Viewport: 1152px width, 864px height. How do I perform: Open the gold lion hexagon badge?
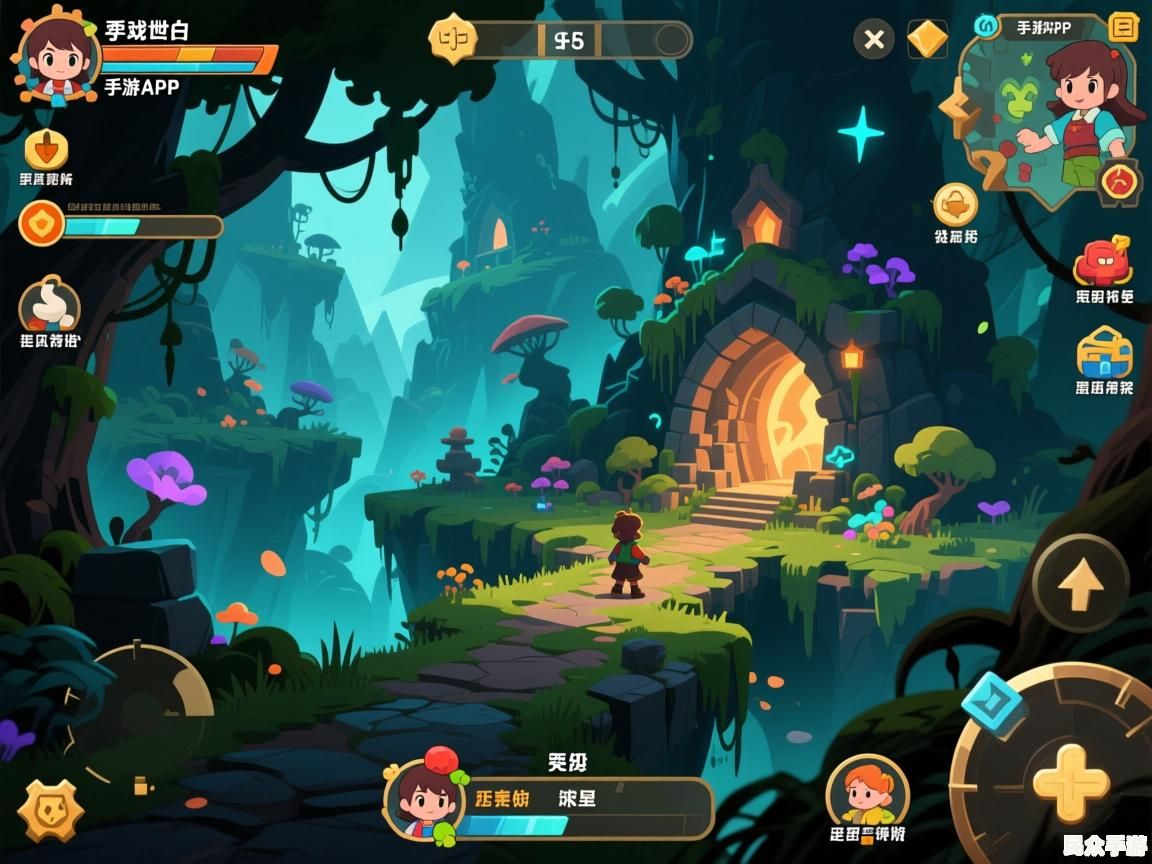point(50,809)
